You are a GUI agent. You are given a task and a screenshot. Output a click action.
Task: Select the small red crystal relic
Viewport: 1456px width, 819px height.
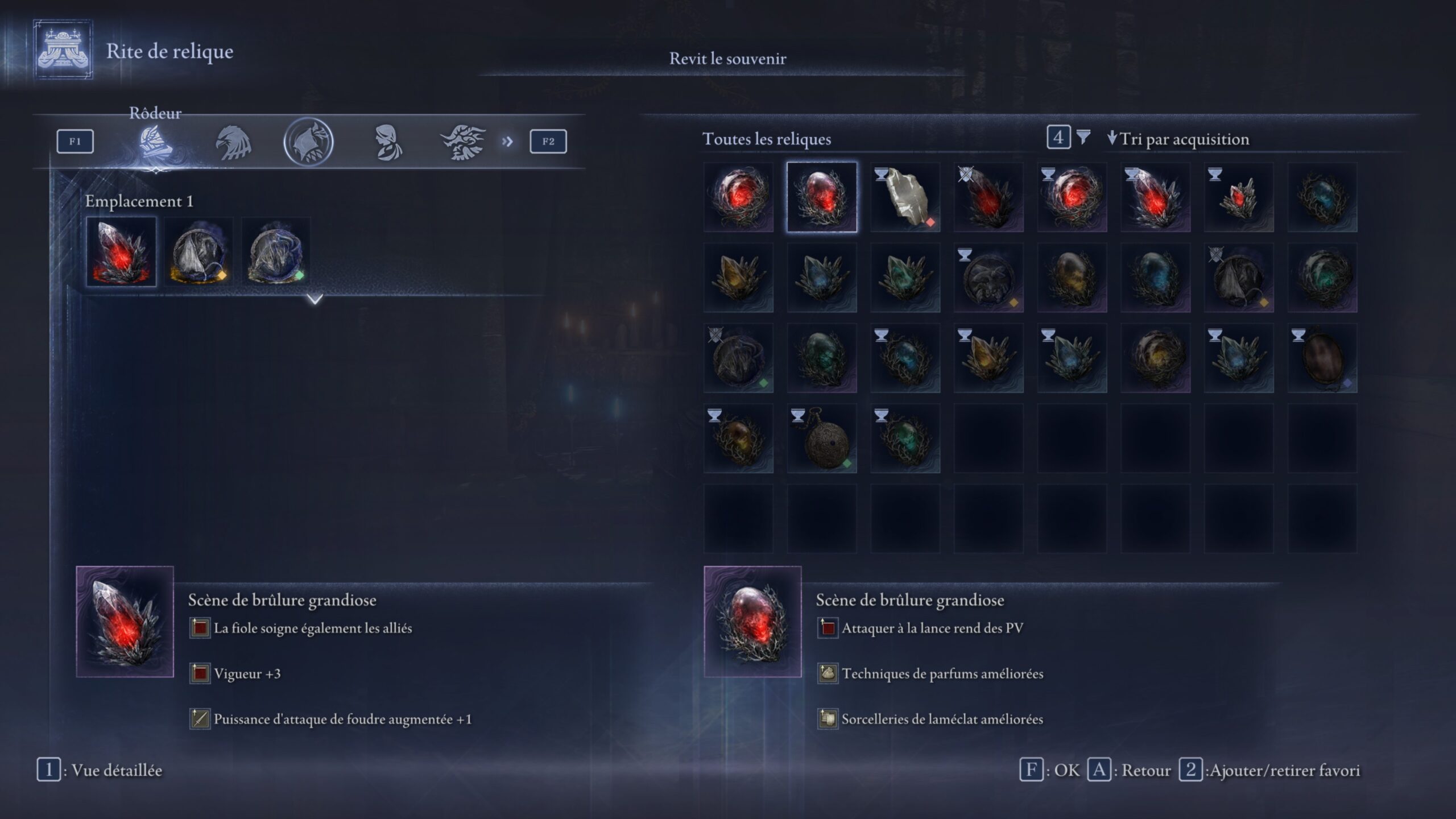[1239, 197]
